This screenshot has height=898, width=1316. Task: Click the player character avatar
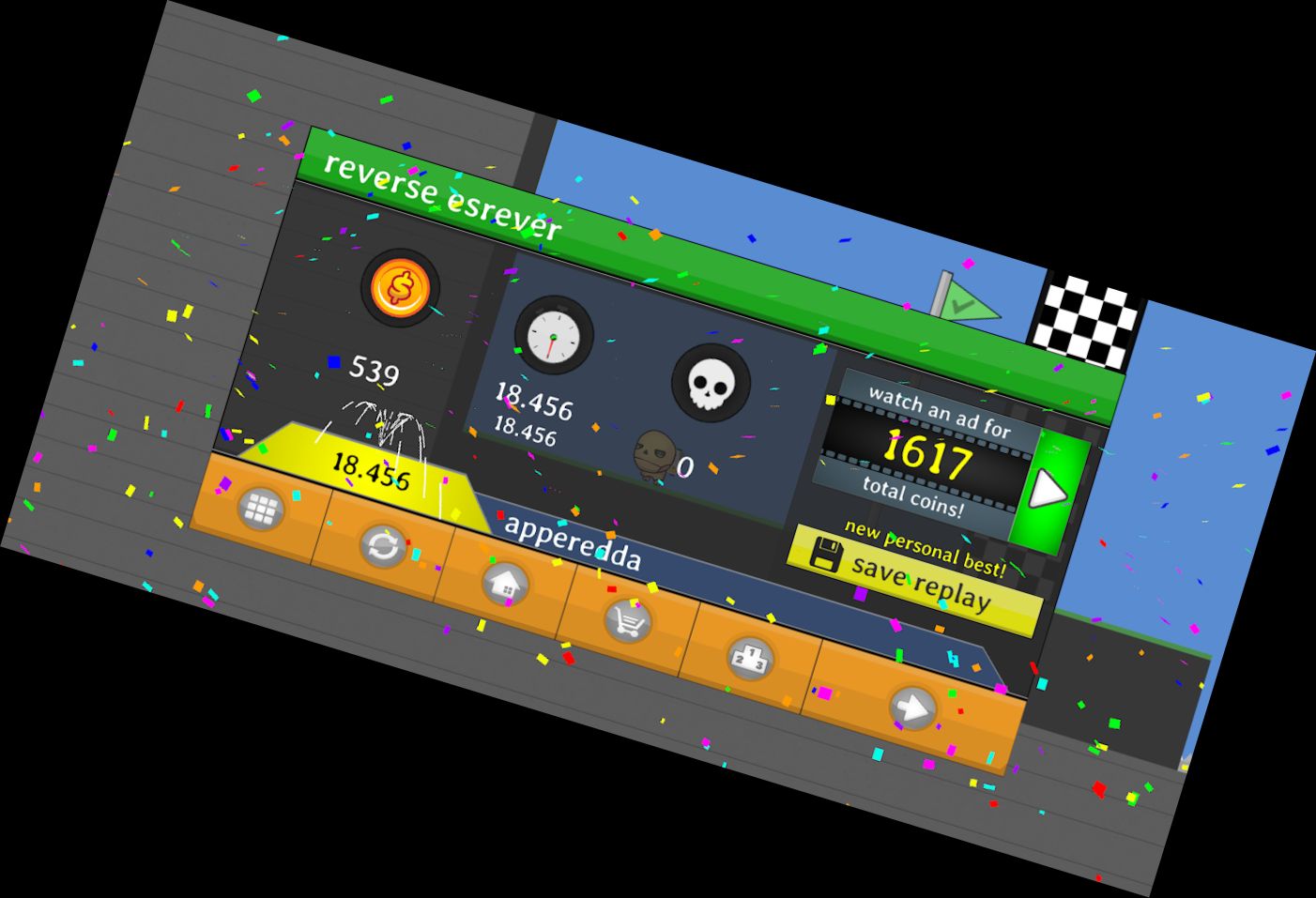[x=654, y=455]
